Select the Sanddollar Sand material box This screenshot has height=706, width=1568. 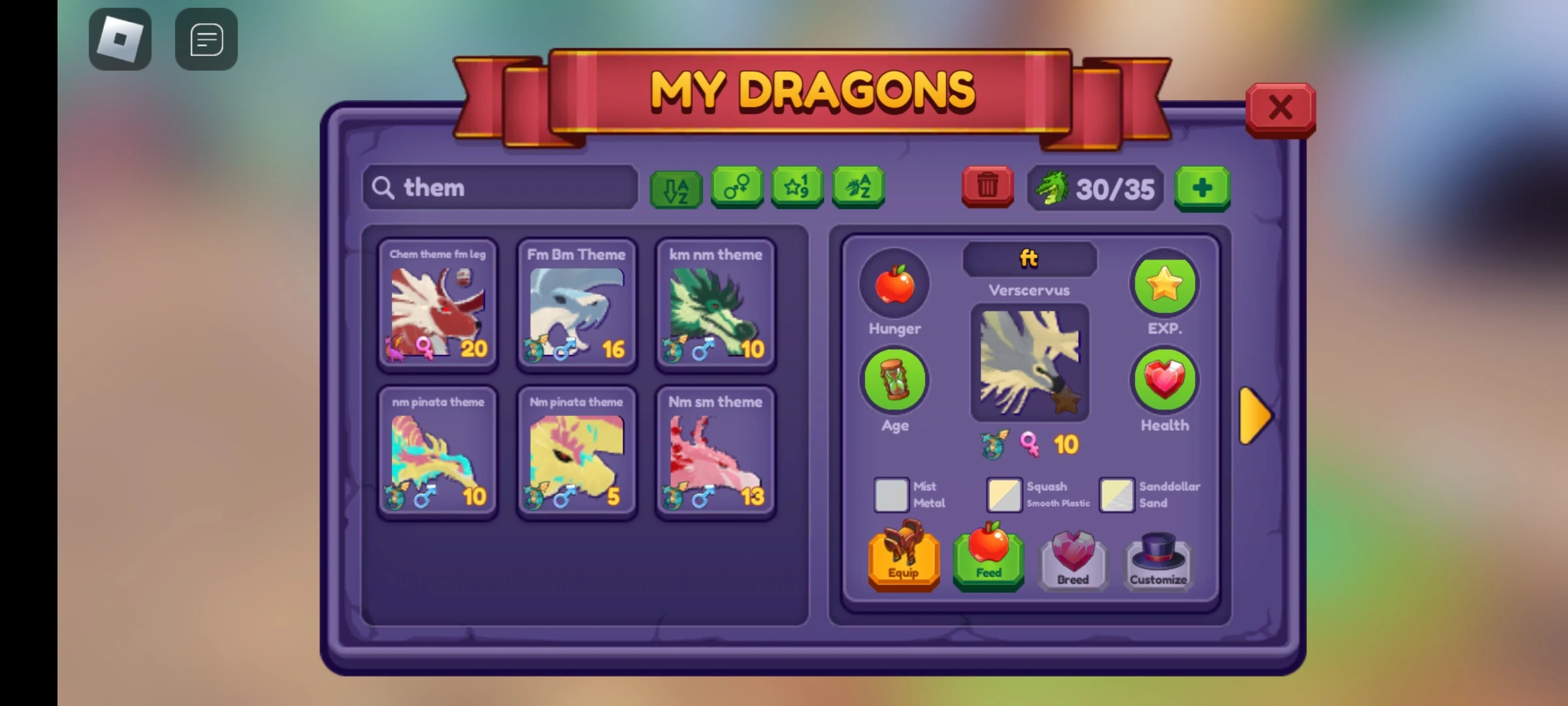(1117, 495)
